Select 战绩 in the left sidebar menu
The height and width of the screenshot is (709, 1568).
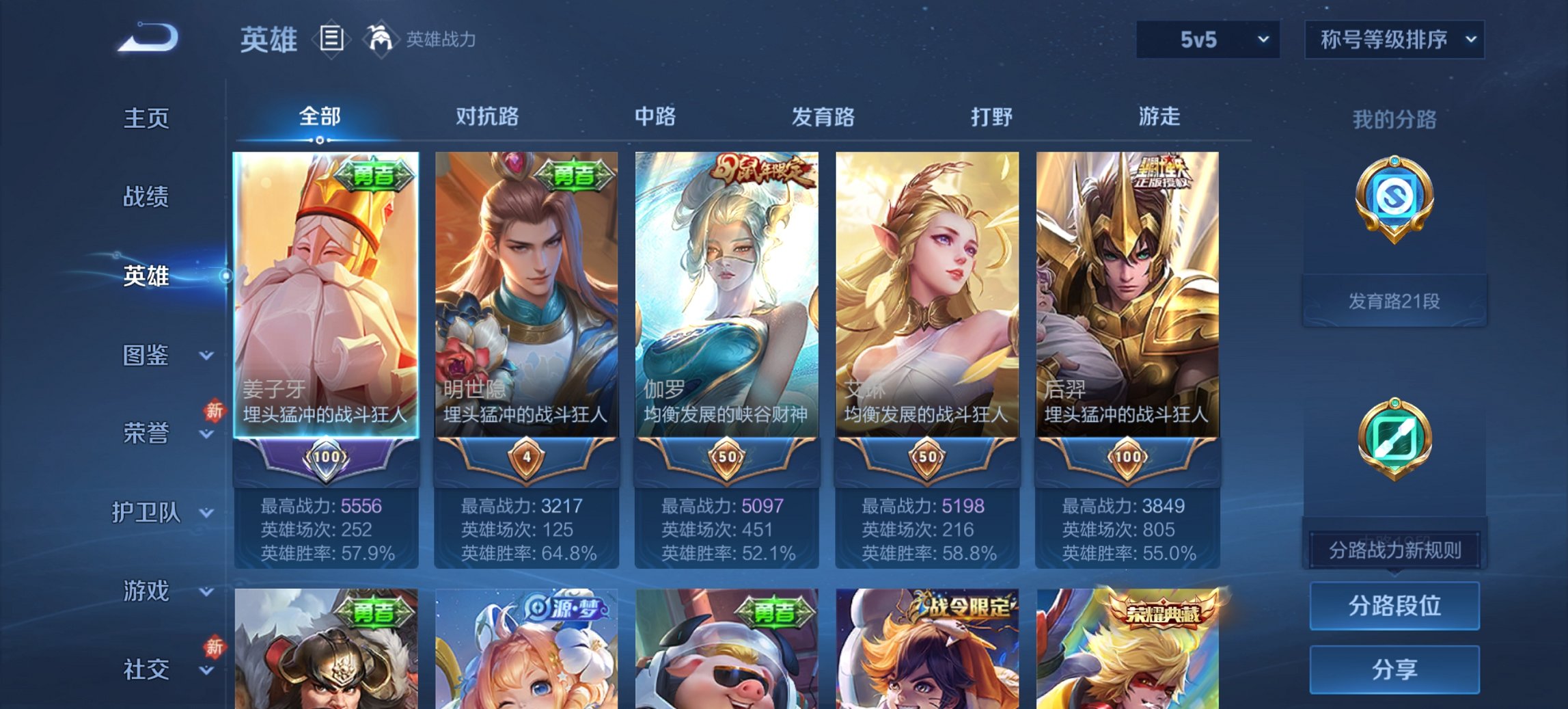[147, 198]
